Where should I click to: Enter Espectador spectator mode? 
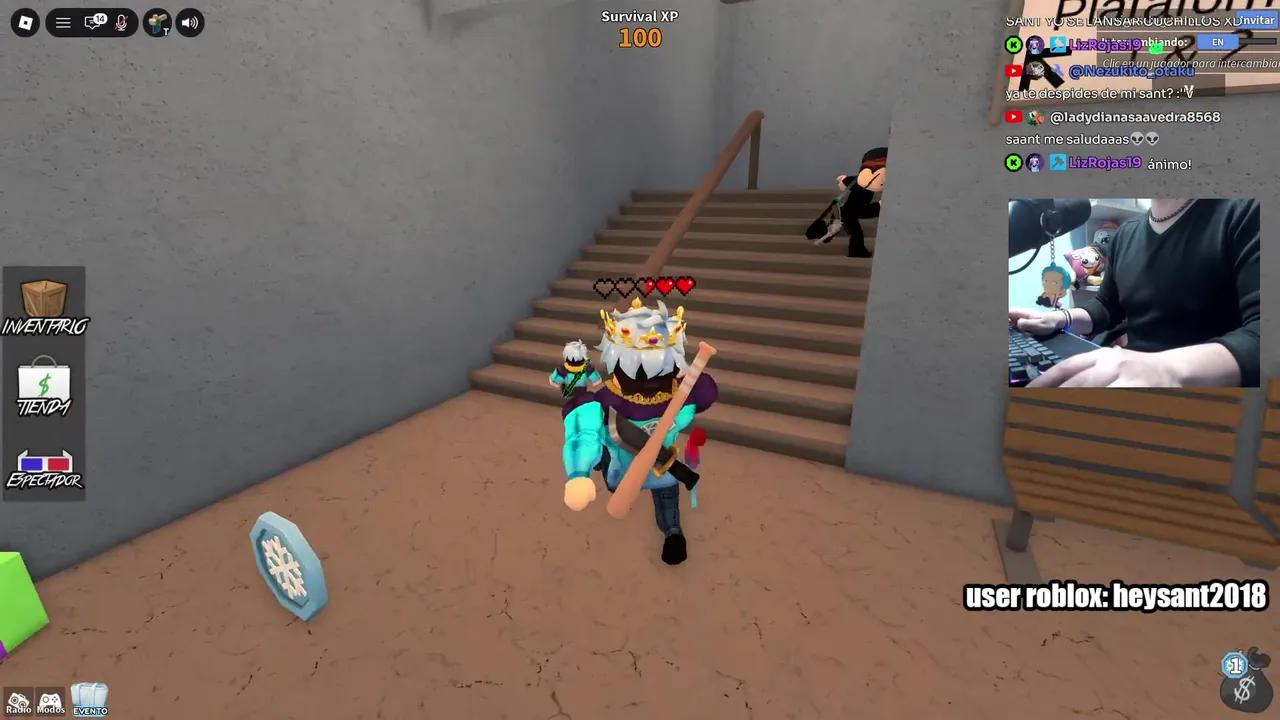[x=44, y=463]
